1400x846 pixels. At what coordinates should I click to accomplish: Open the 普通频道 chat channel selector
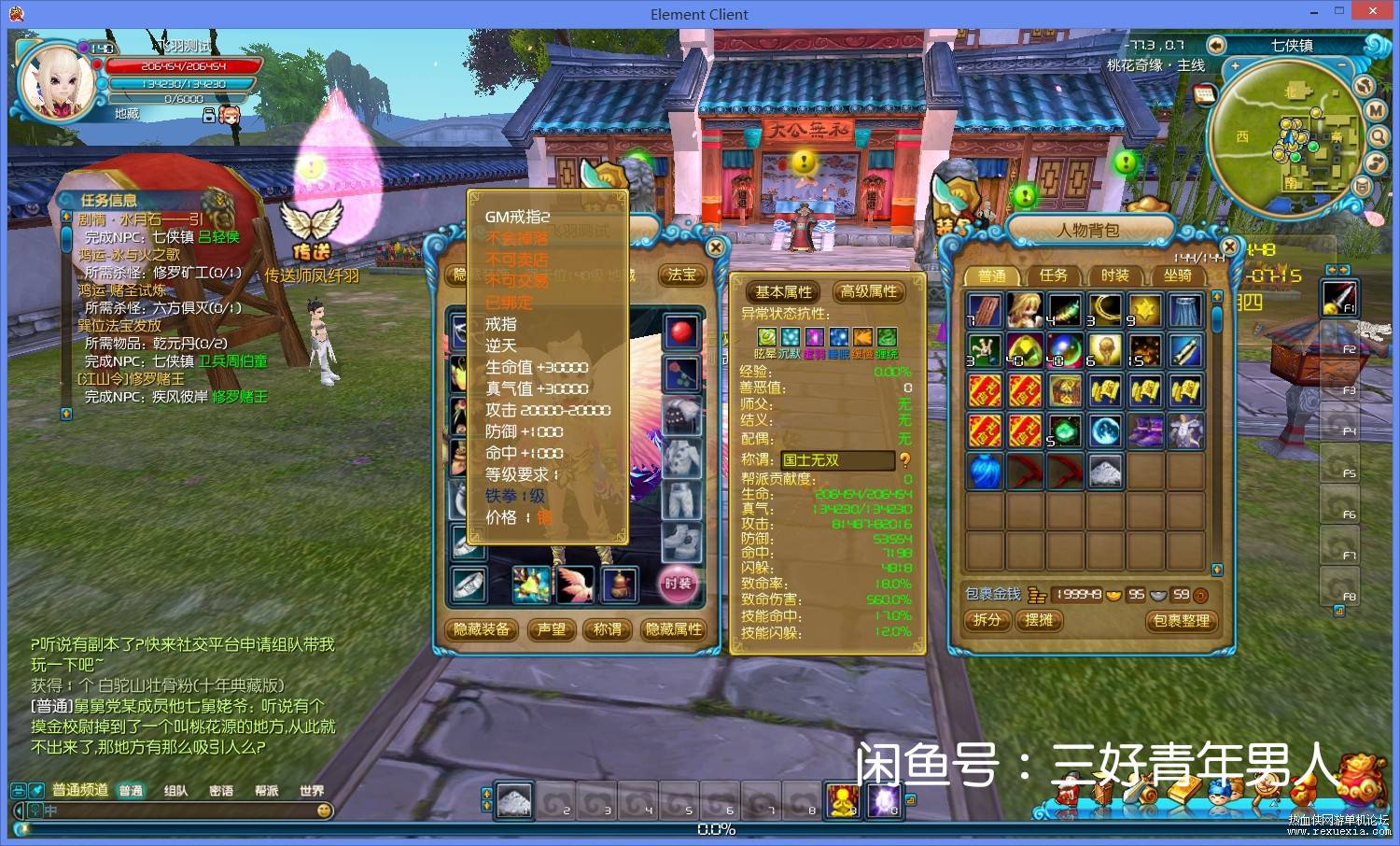(80, 790)
